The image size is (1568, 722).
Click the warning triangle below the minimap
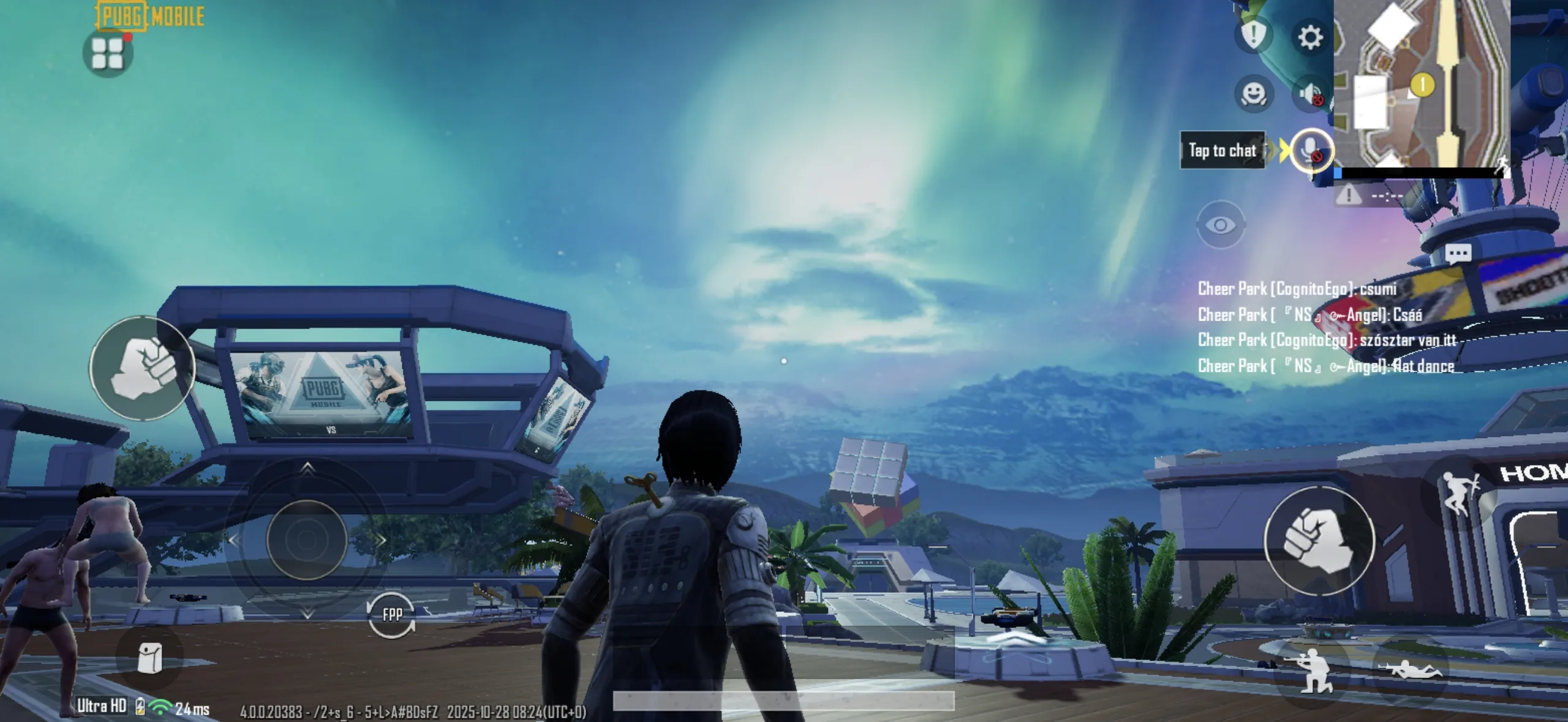coord(1348,196)
